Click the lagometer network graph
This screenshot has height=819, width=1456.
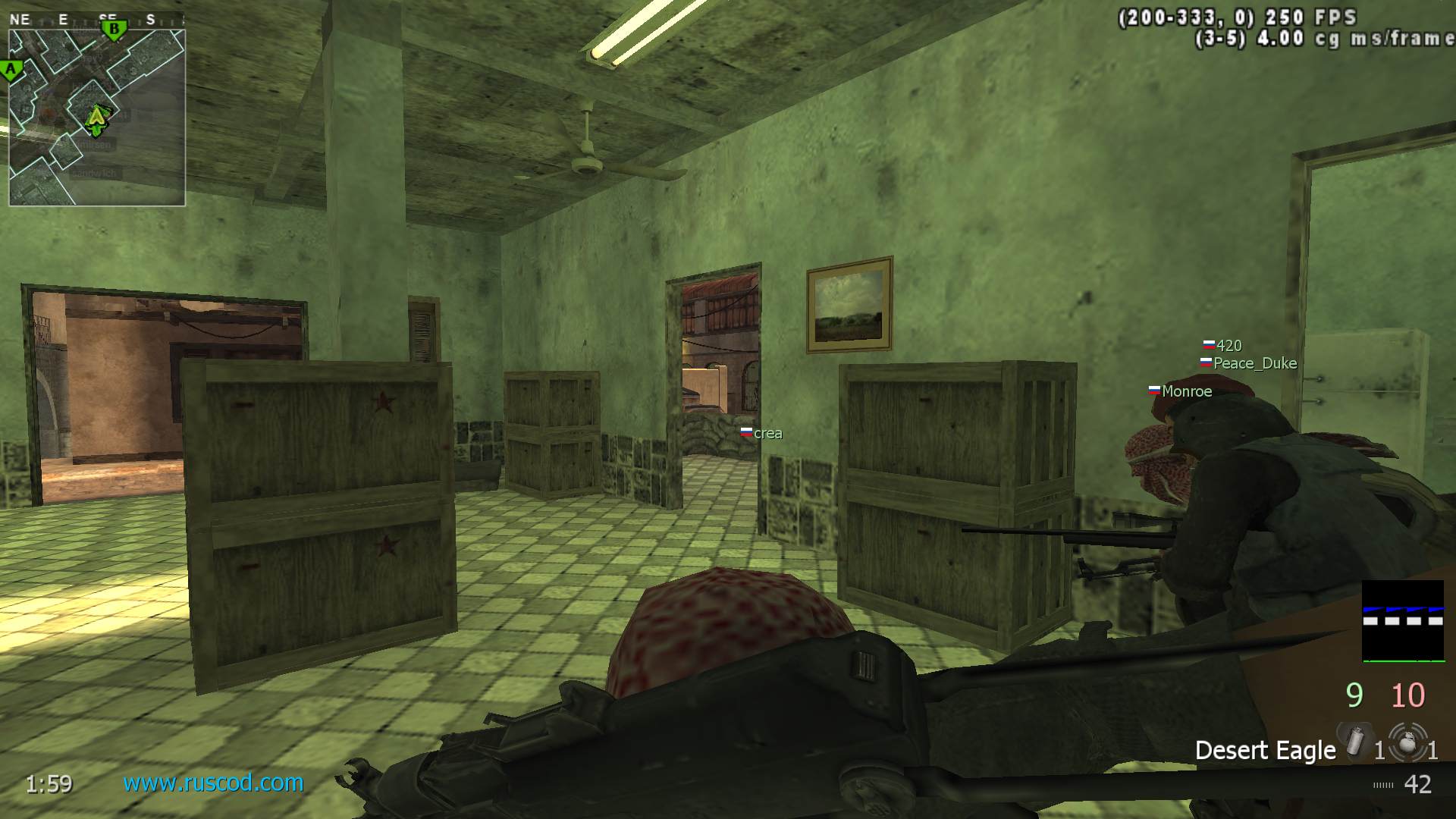(1403, 621)
